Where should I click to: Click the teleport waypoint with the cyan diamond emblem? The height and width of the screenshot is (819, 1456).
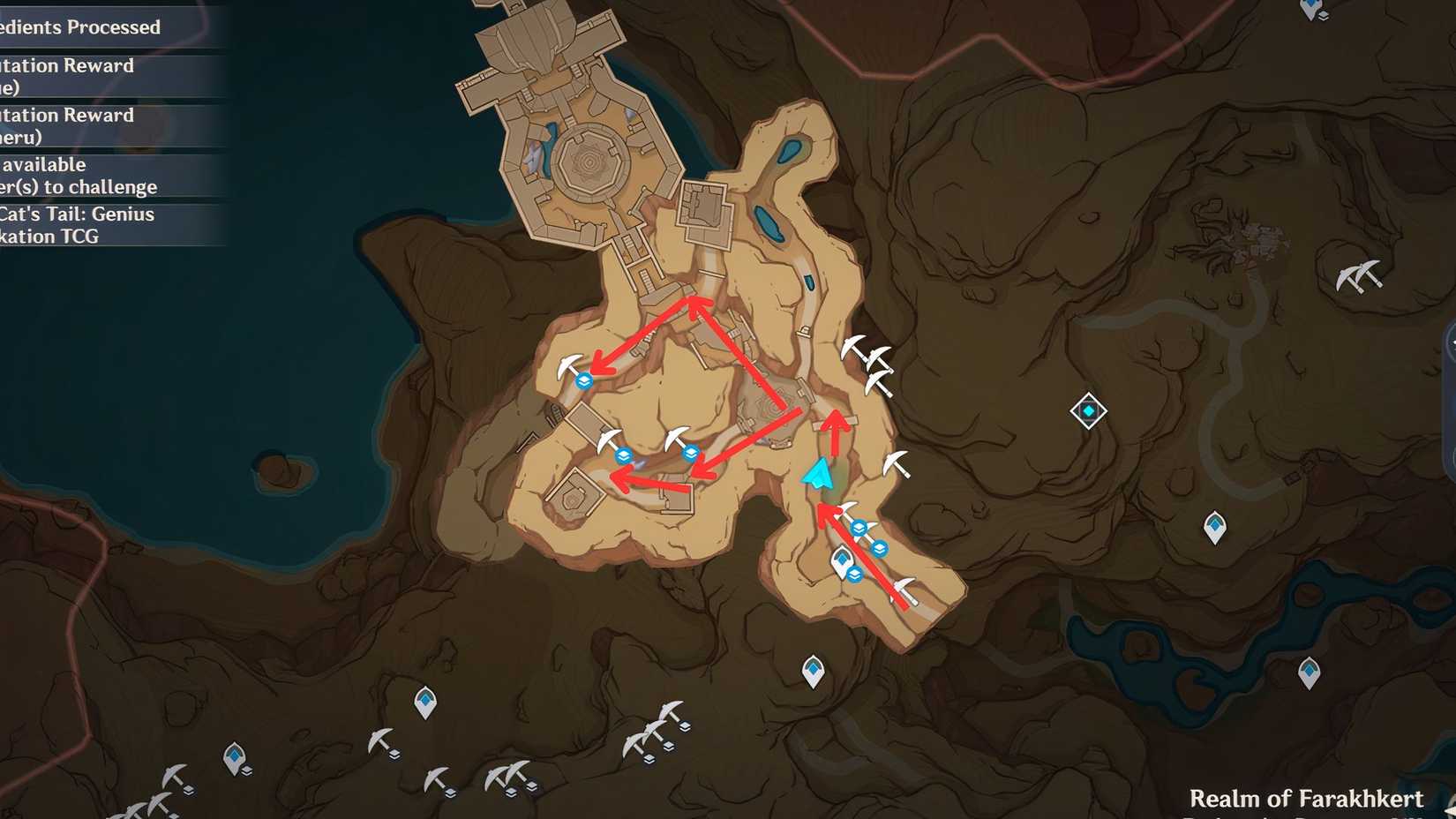pos(1087,411)
